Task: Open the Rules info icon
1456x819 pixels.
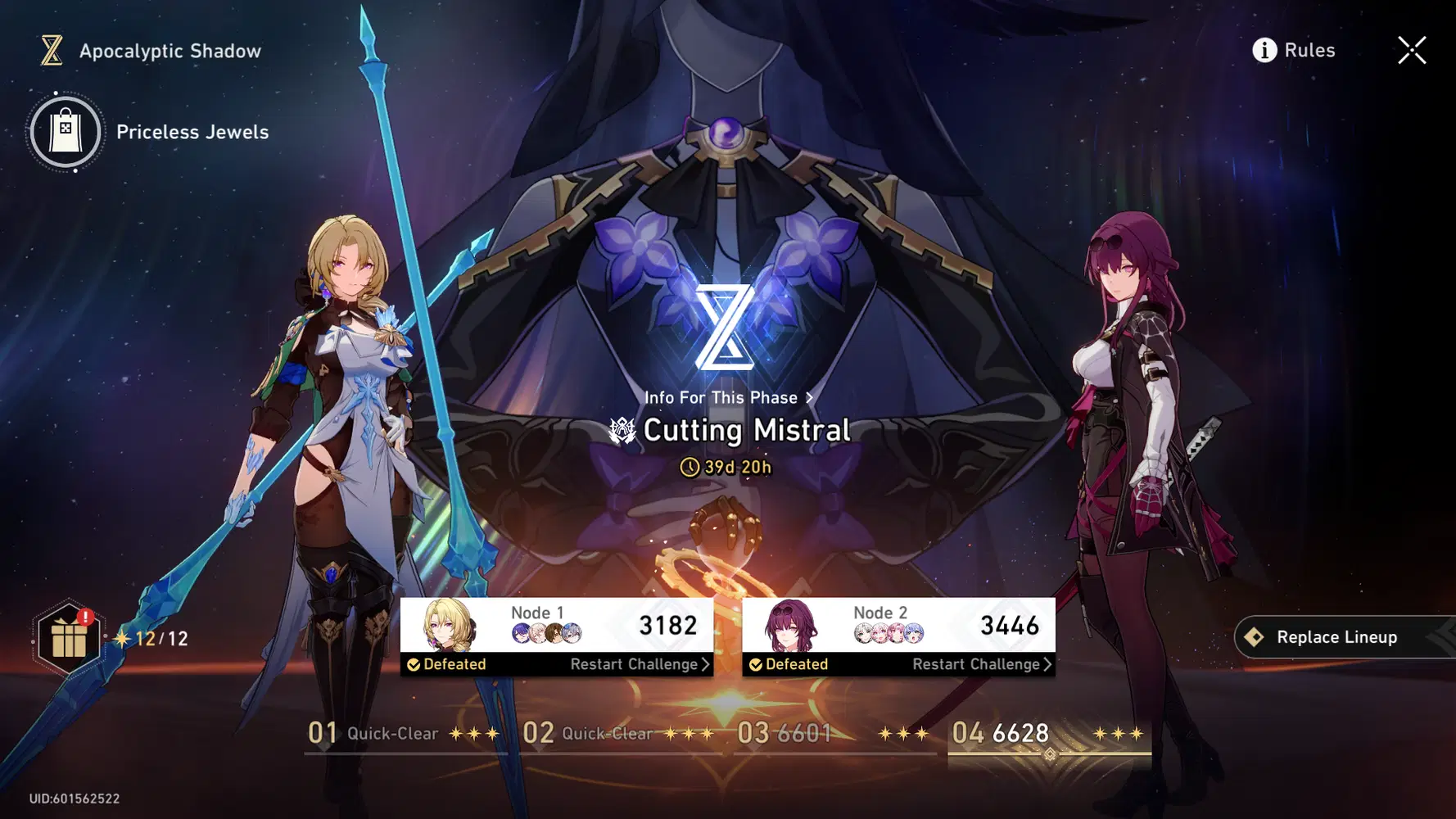Action: tap(1264, 50)
